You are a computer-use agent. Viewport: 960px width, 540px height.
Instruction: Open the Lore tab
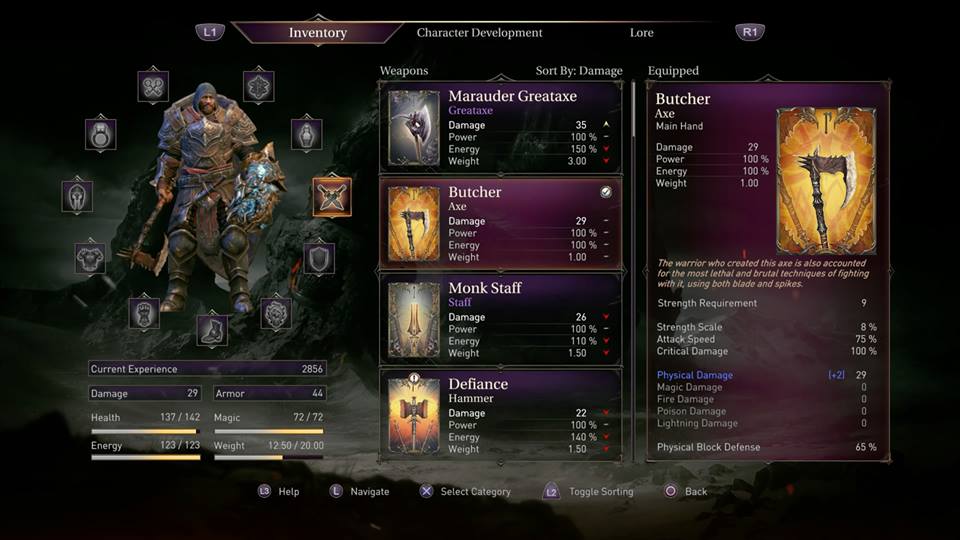641,33
